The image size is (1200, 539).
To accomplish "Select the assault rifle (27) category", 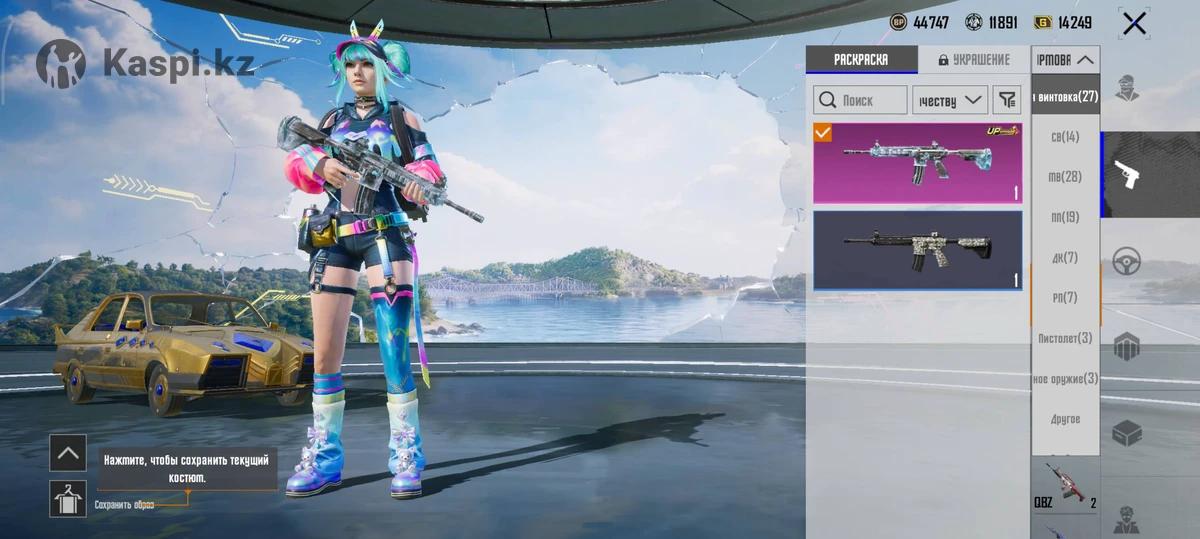I will pos(1065,97).
